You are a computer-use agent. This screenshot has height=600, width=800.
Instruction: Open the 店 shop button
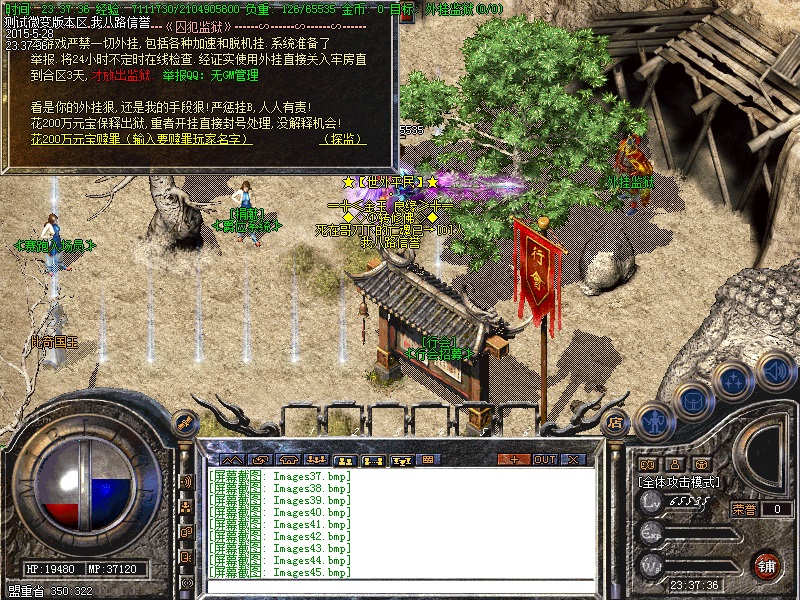616,421
